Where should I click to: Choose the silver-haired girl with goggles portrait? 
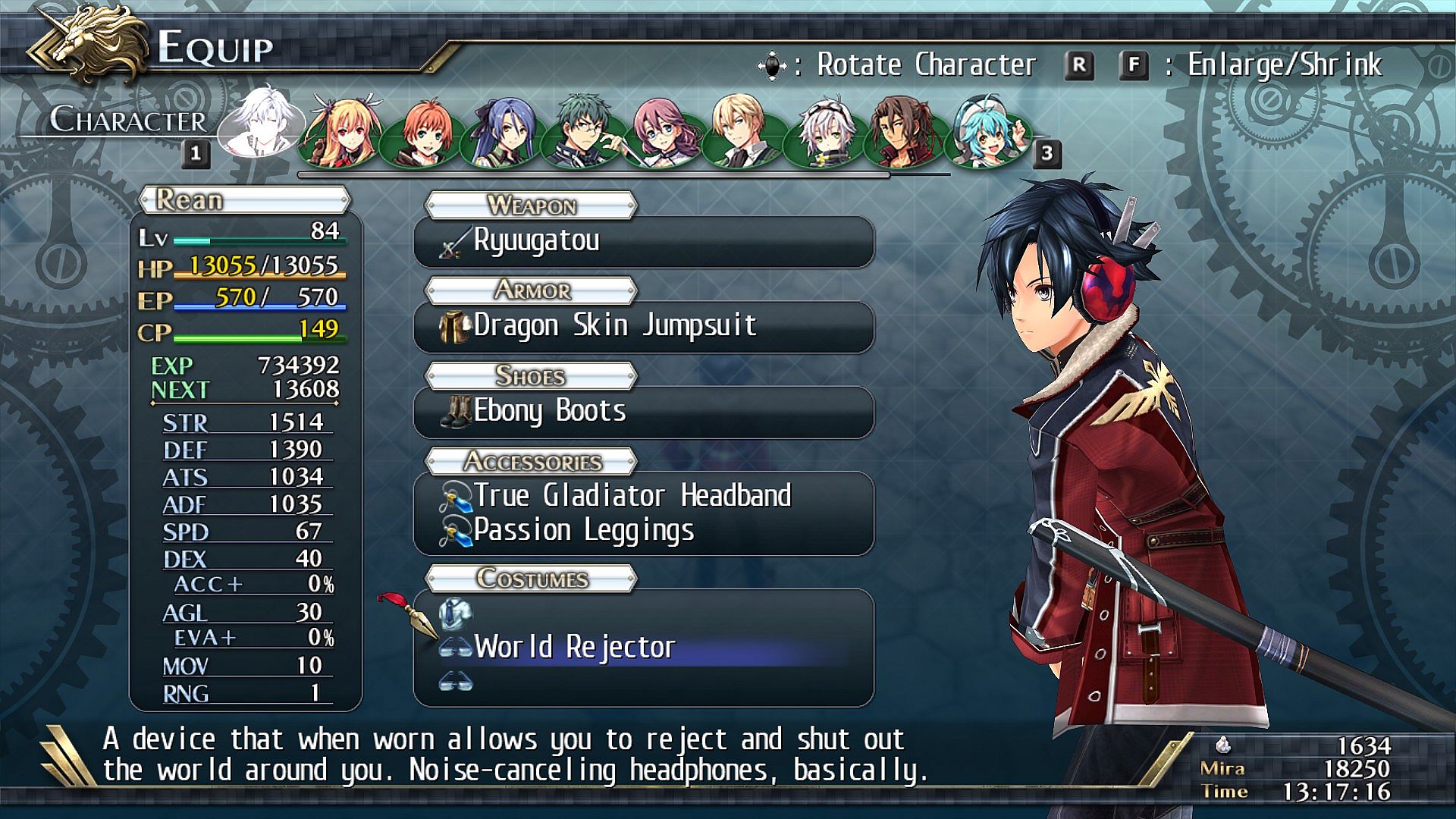coord(825,130)
